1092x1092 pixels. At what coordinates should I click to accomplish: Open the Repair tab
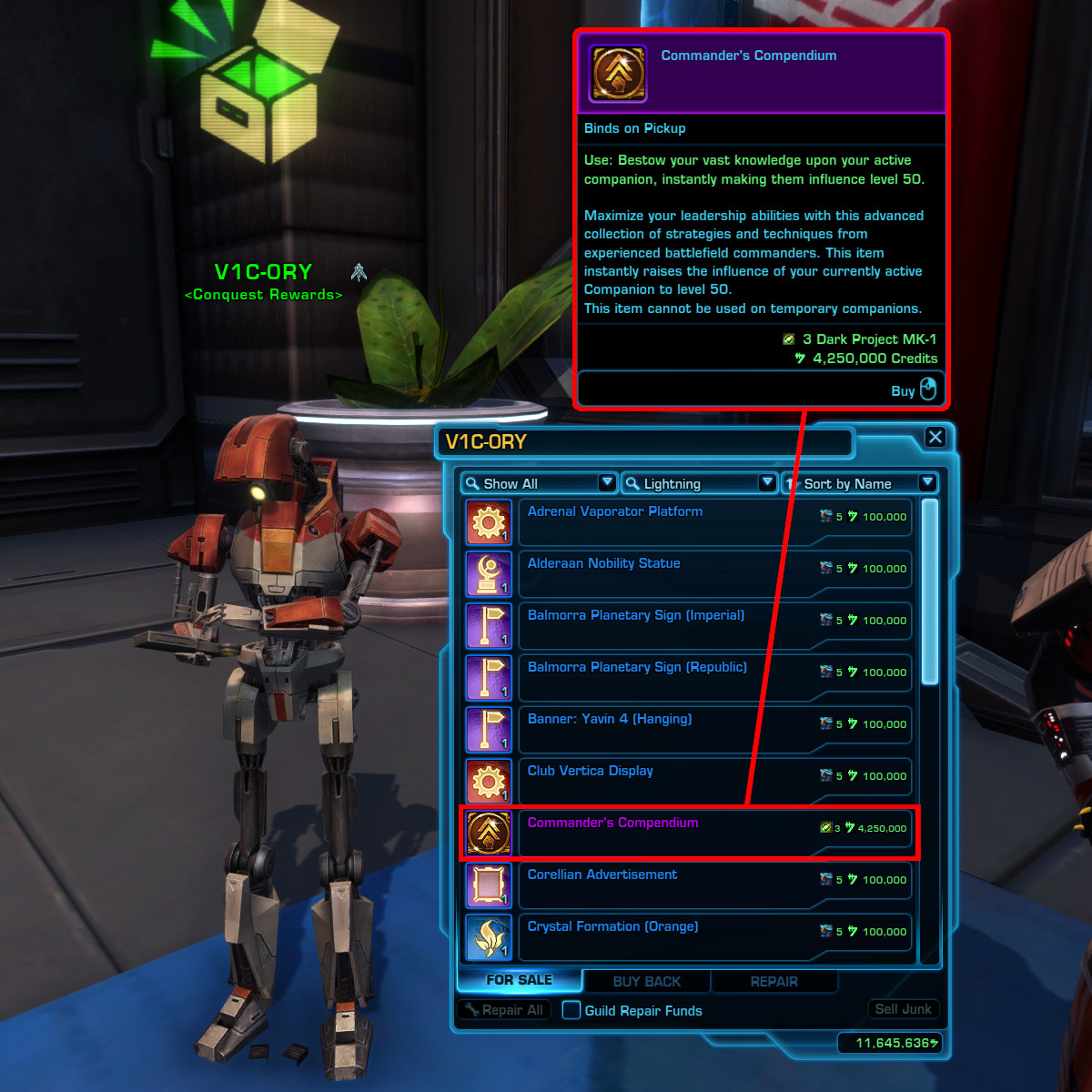click(773, 982)
